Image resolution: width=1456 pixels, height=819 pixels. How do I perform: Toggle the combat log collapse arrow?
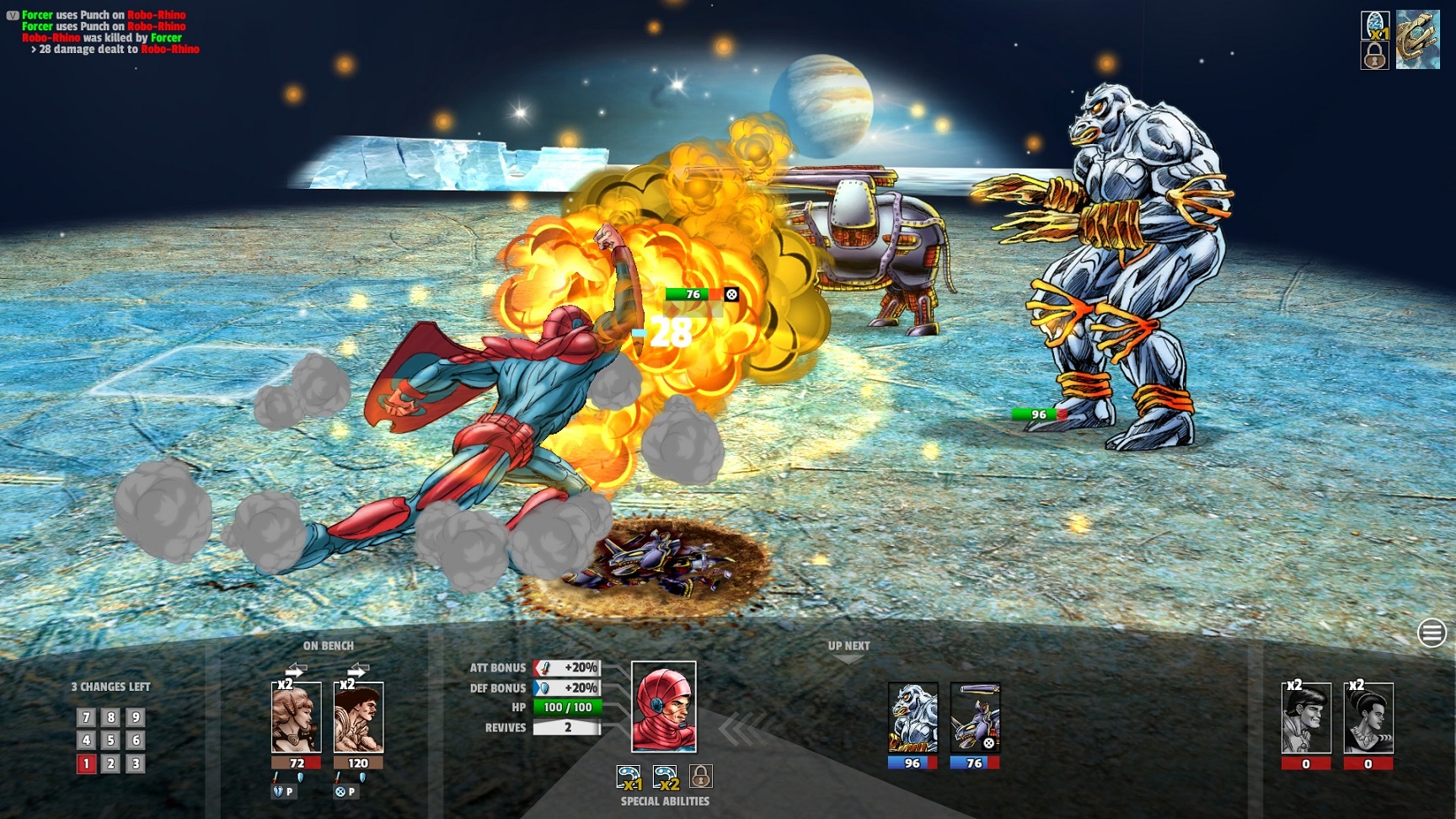[x=12, y=15]
